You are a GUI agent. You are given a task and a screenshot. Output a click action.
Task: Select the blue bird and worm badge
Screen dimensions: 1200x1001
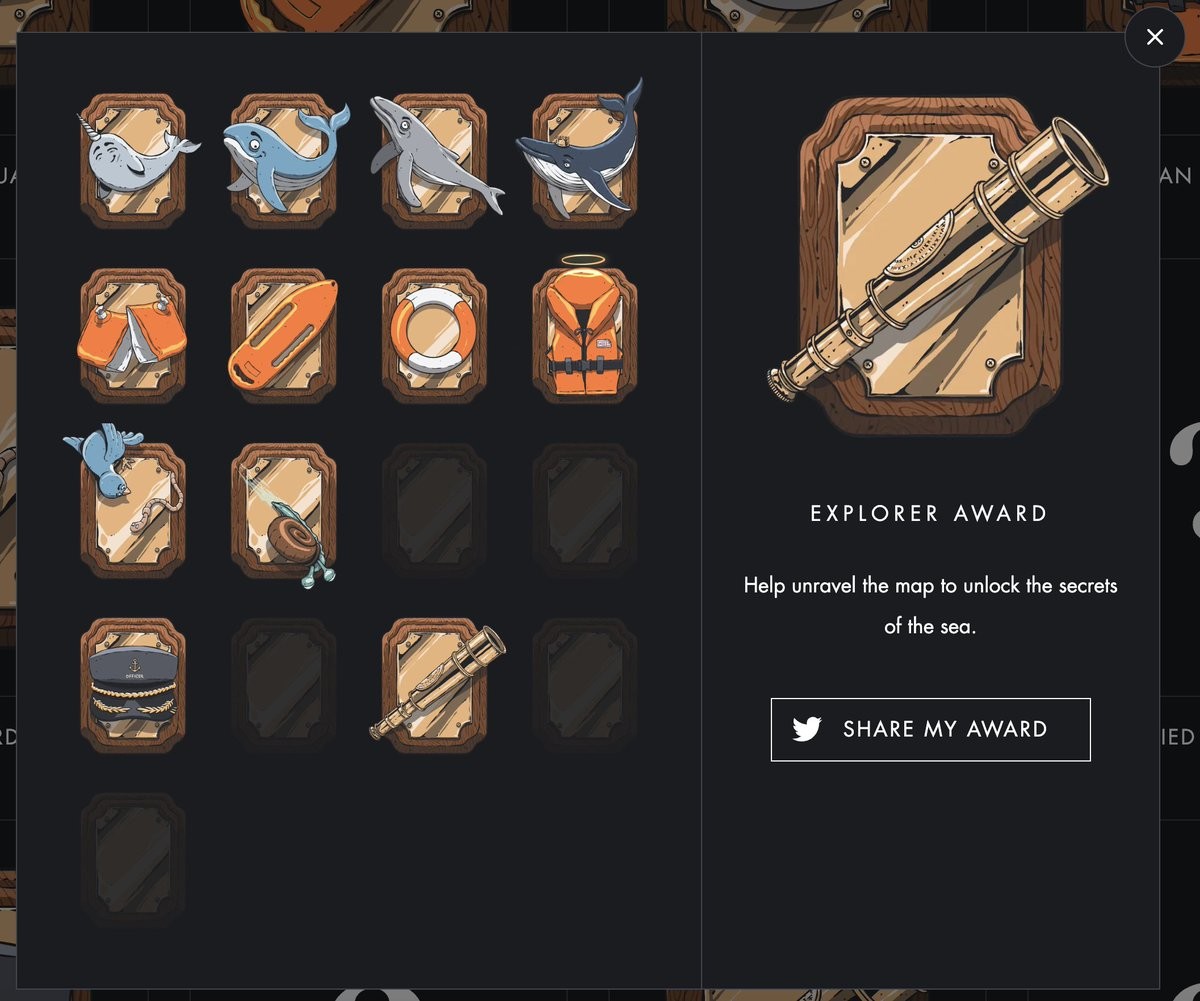[133, 509]
